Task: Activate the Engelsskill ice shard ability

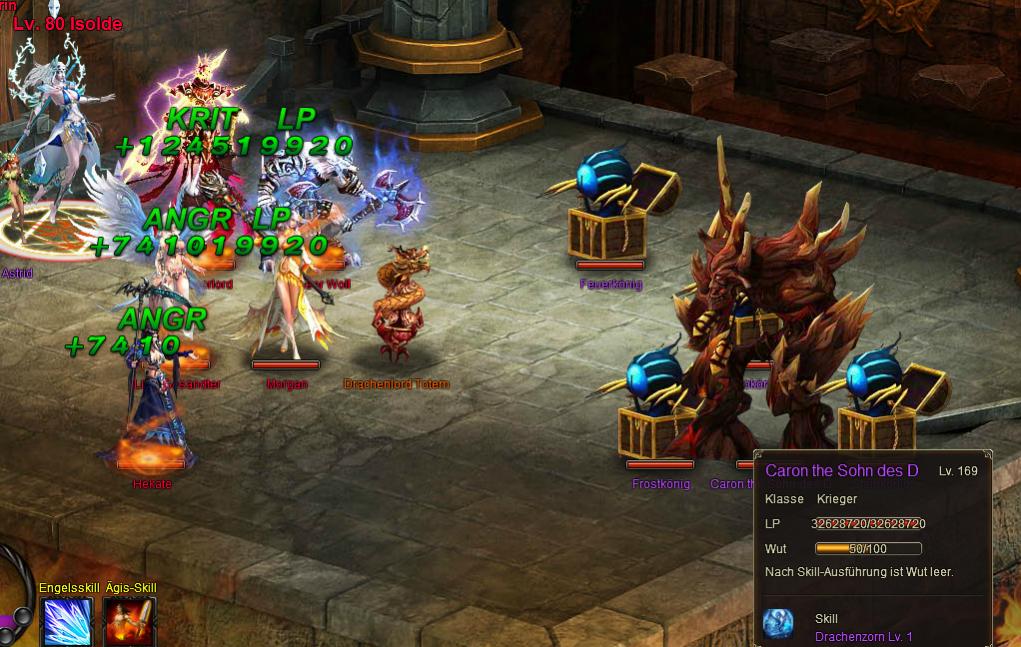Action: click(68, 622)
